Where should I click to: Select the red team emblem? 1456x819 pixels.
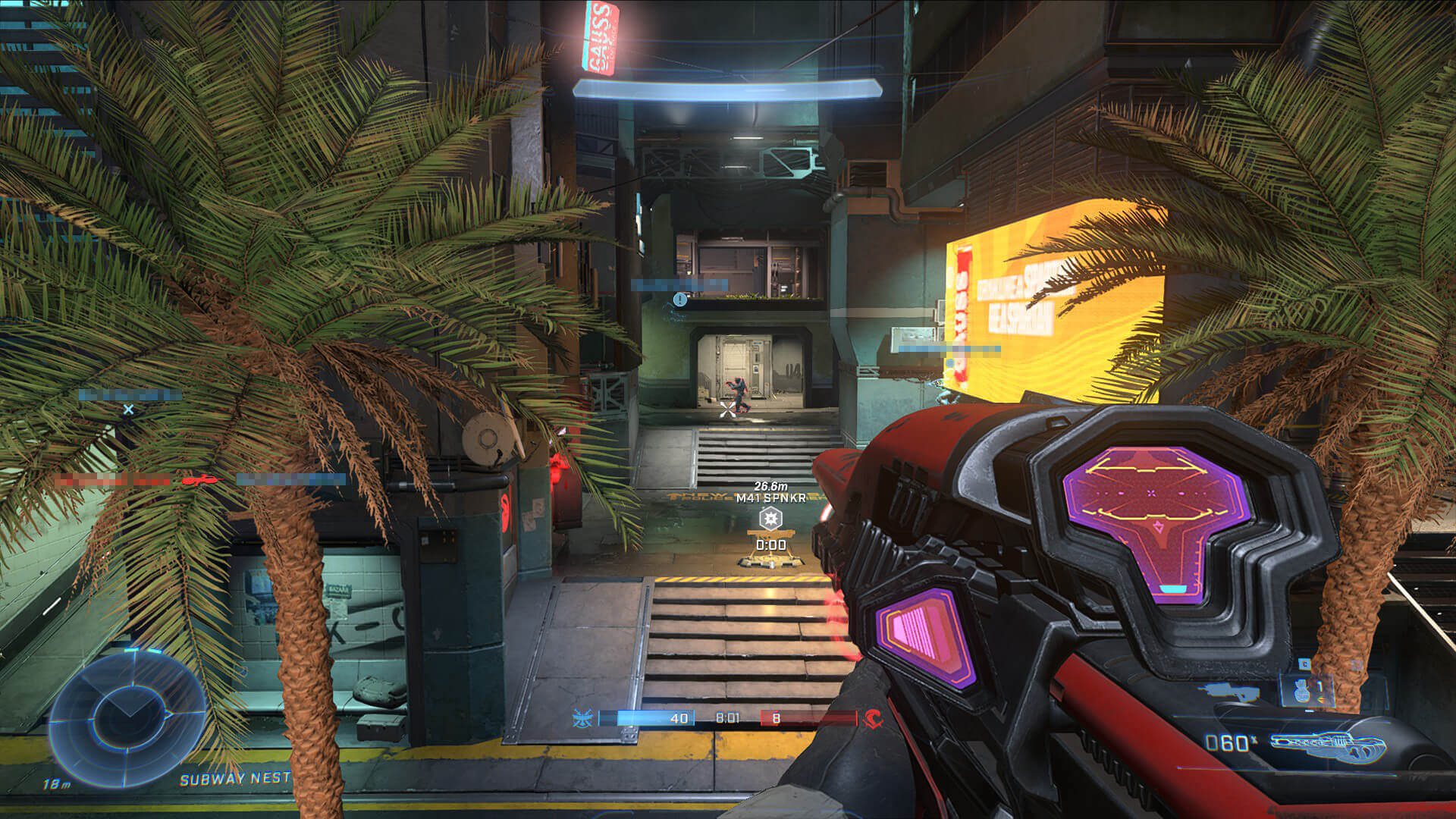pyautogui.click(x=873, y=717)
